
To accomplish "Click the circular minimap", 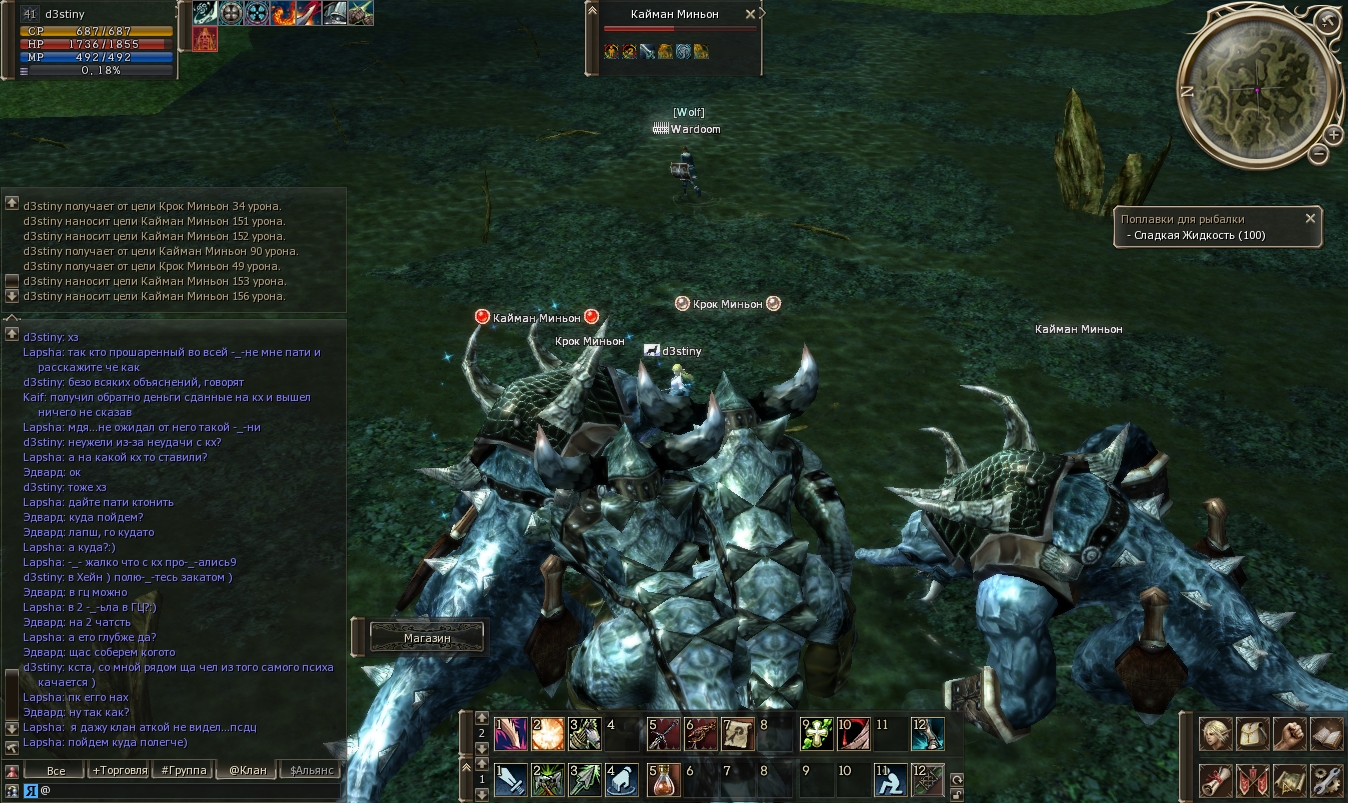I will pos(1256,90).
